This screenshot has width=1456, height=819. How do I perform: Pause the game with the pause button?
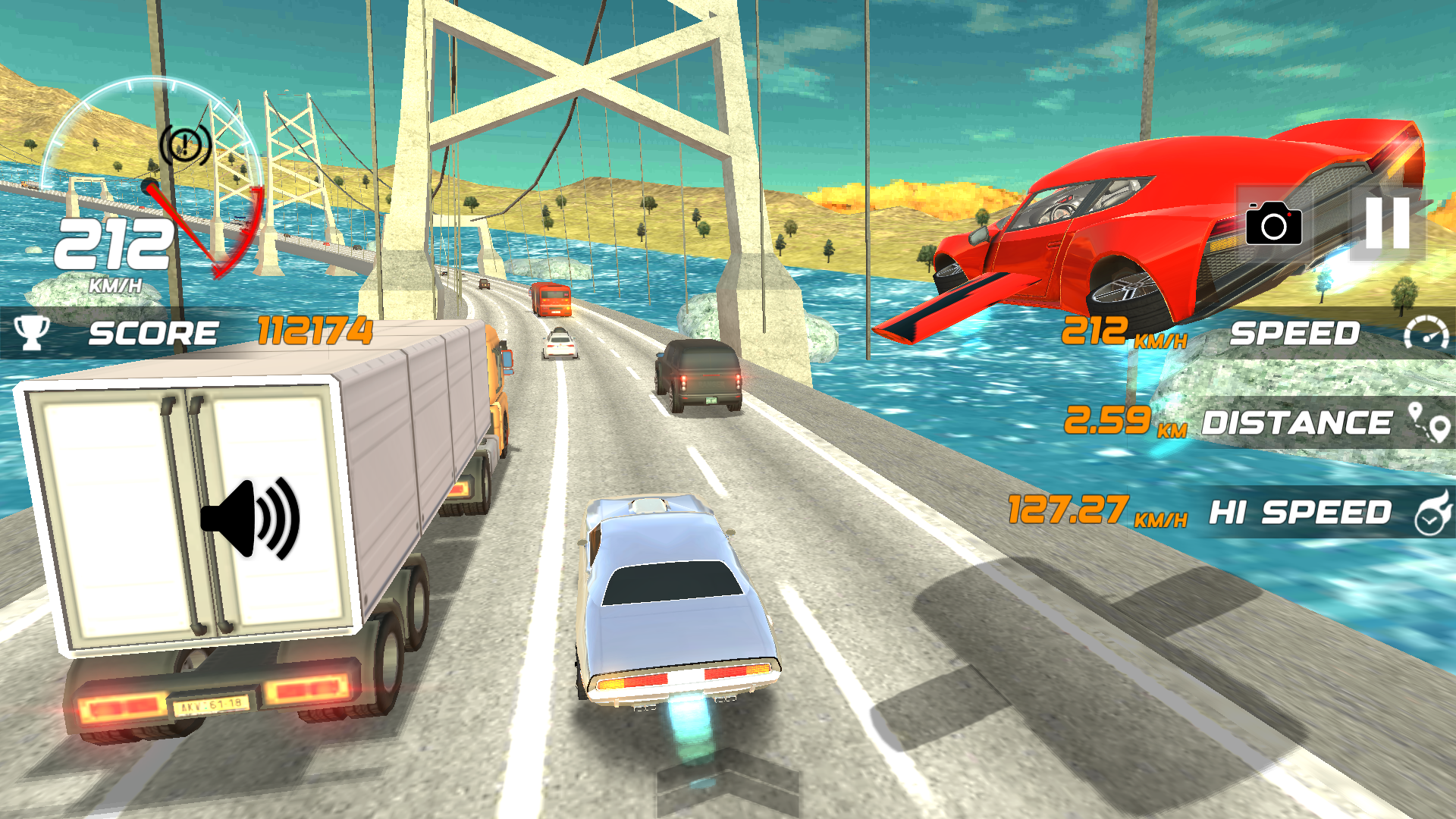coord(1387,223)
